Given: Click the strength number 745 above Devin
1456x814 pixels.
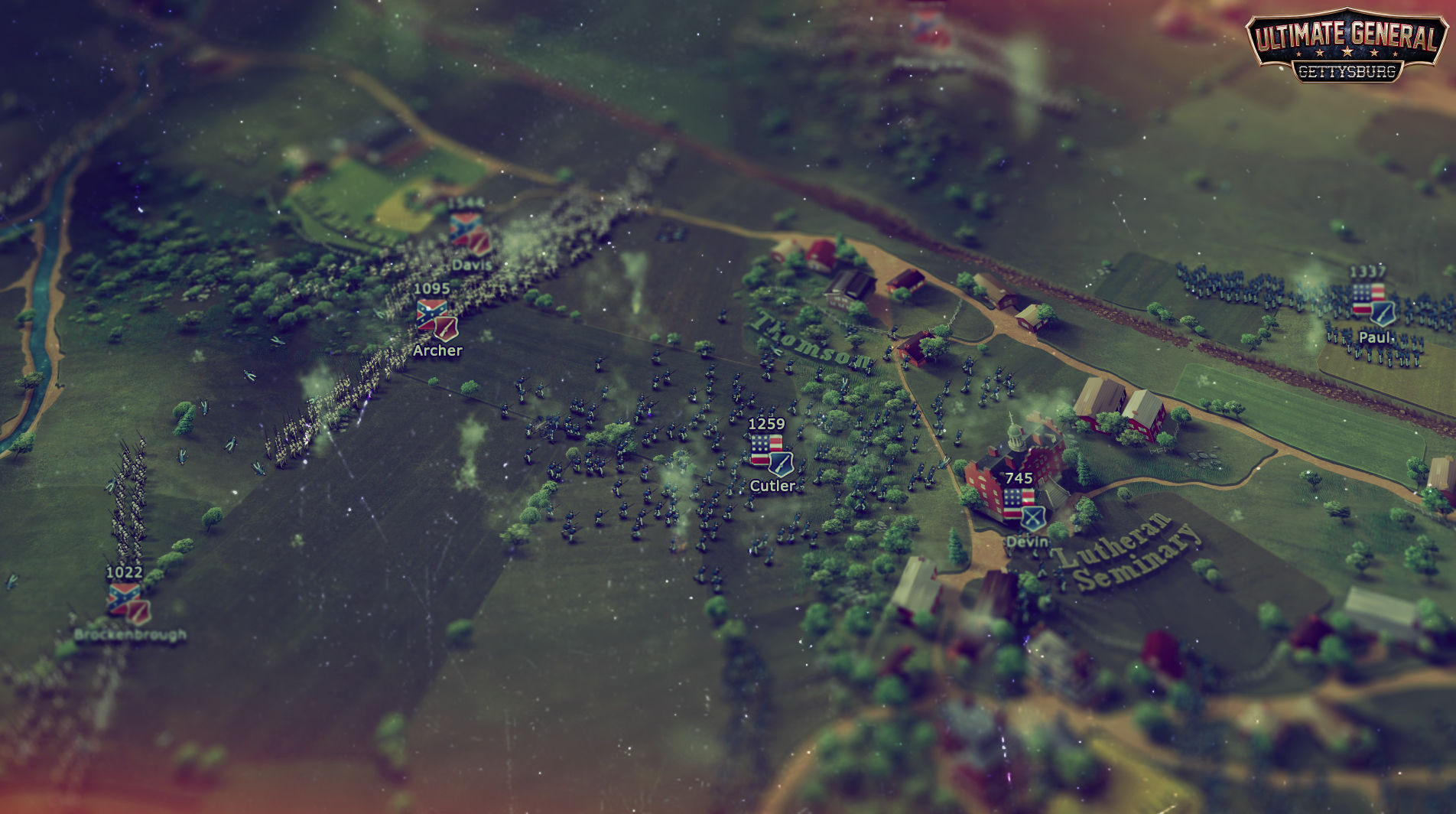Looking at the screenshot, I should 1019,478.
